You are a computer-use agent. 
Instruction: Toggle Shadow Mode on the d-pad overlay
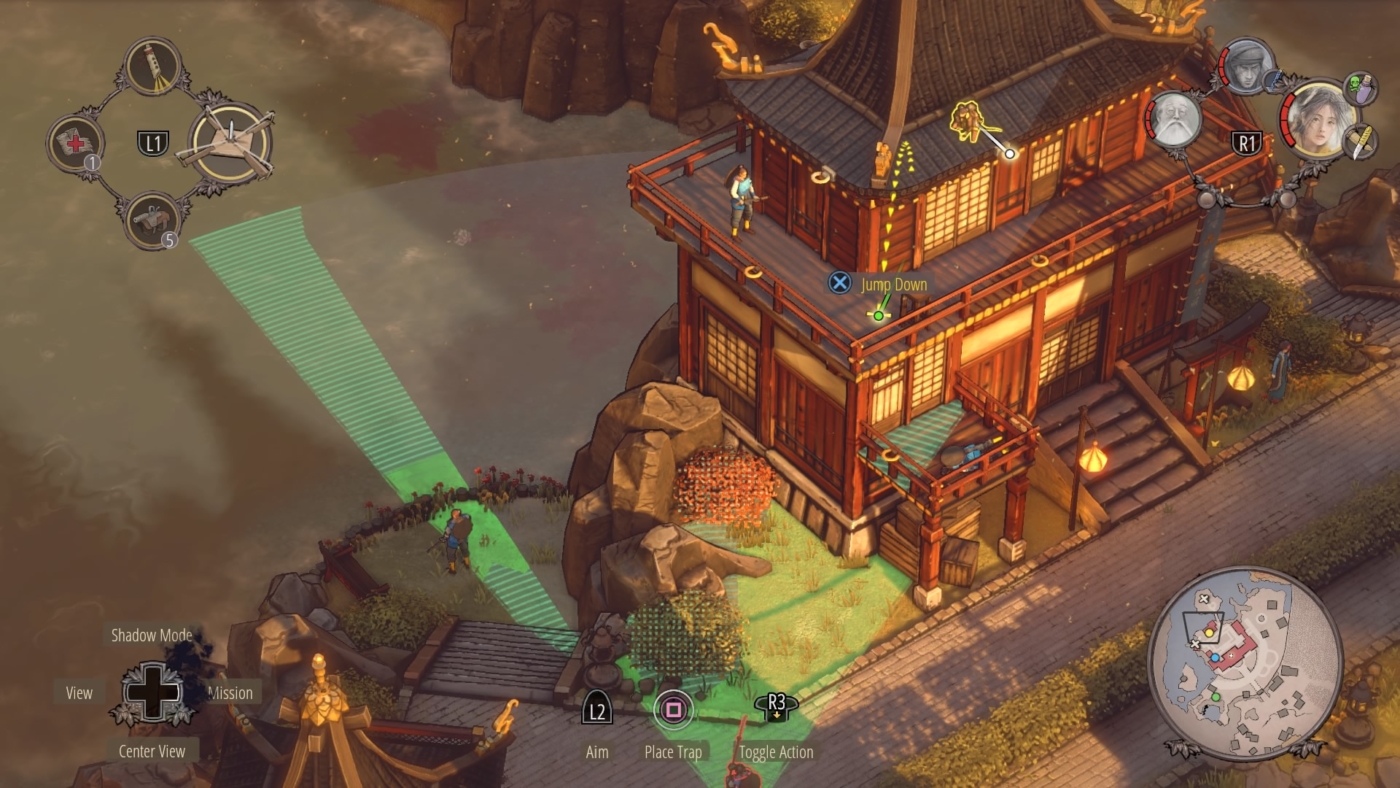click(151, 635)
